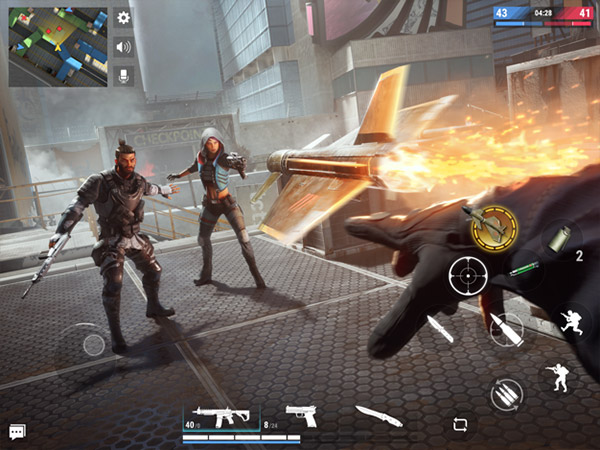Equip the combat knife slot
The width and height of the screenshot is (600, 450).
378,415
